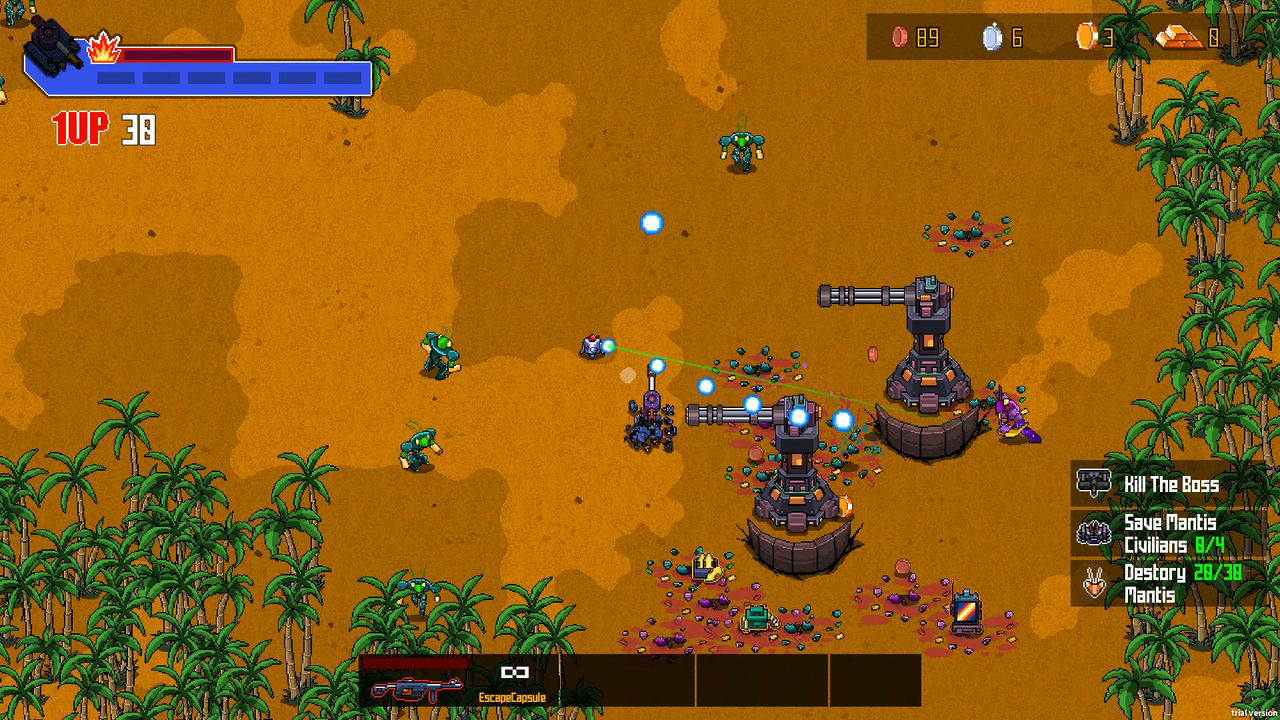Click the Kill The Boss objective
Image resolution: width=1280 pixels, height=720 pixels.
(1170, 485)
